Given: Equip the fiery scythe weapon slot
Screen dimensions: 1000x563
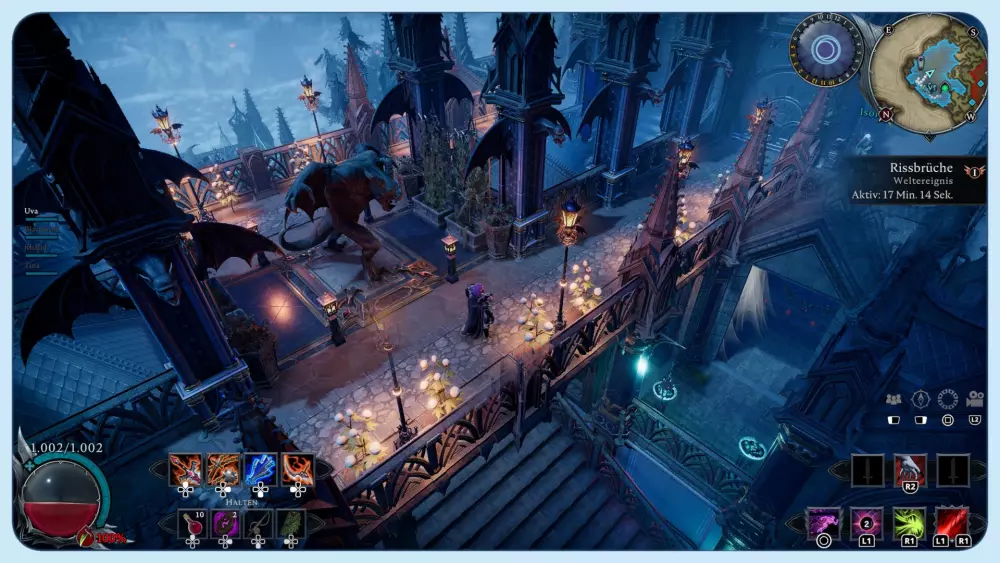Looking at the screenshot, I should point(297,469).
